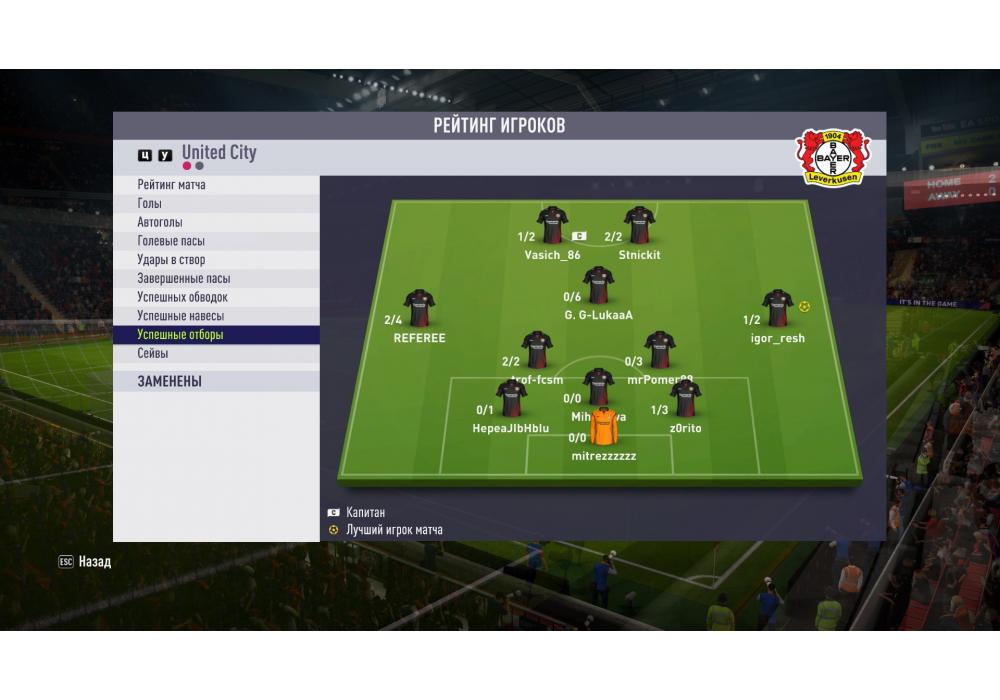Viewport: 1000px width, 700px height.
Task: Select player Vasich_86 on the pitch
Action: (552, 225)
